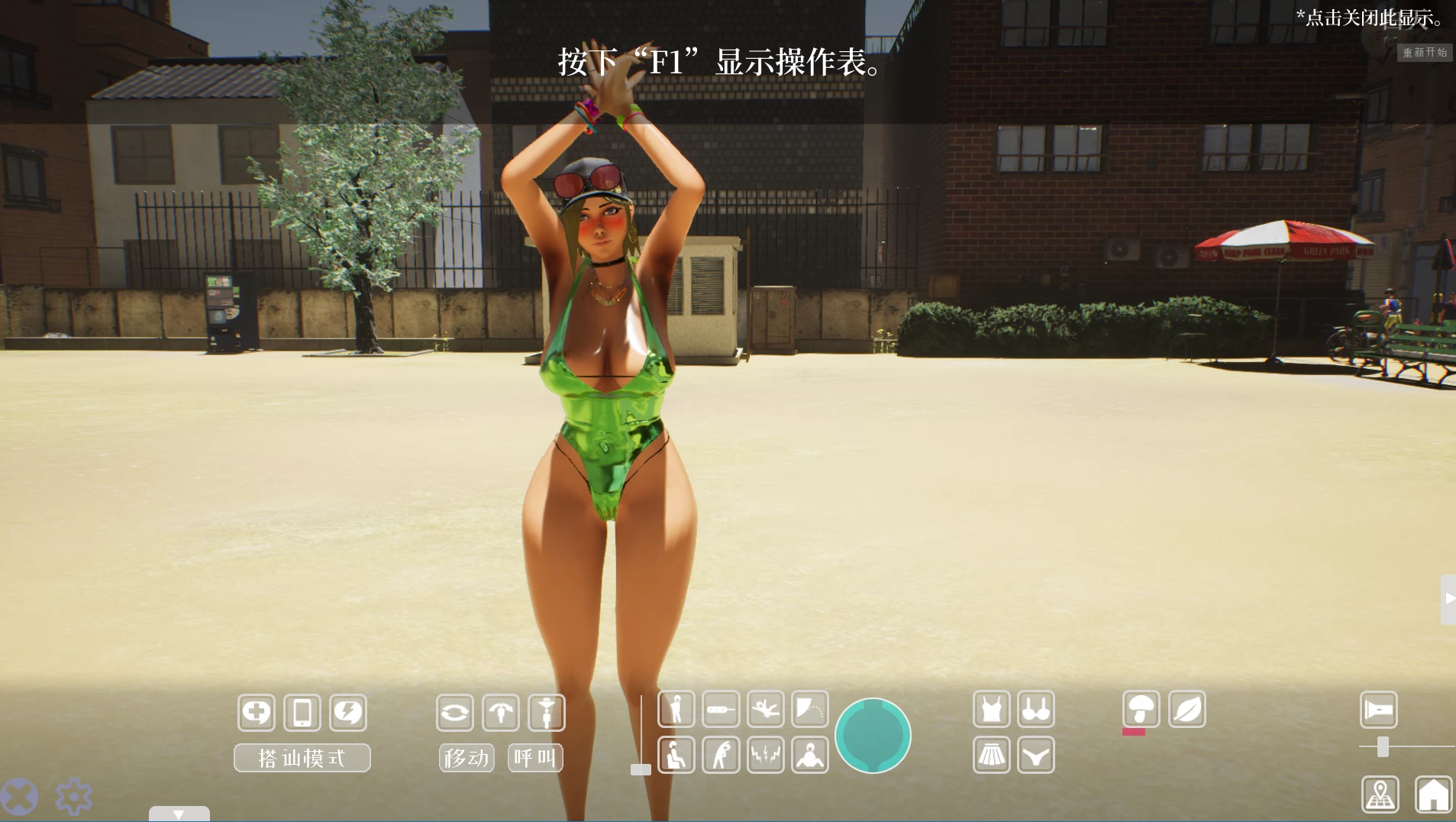The height and width of the screenshot is (822, 1456).
Task: Toggle the camisole top clothing item
Action: pos(990,709)
